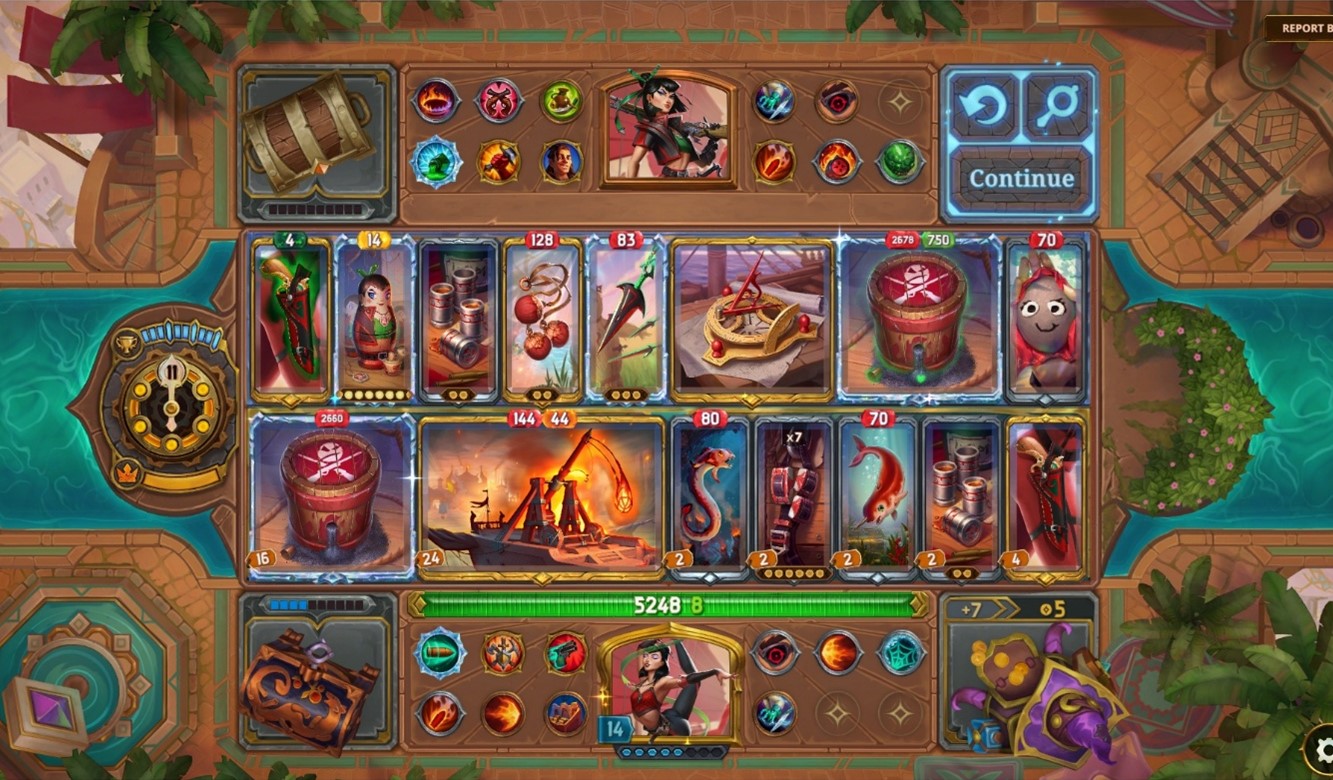1333x780 pixels.
Task: Click the Continue button
Action: (1021, 179)
